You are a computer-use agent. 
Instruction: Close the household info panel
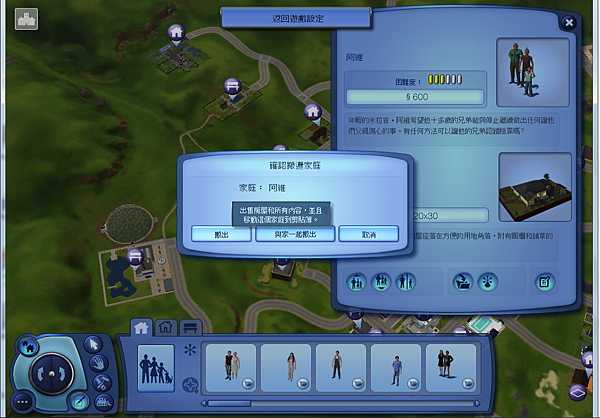coord(569,21)
